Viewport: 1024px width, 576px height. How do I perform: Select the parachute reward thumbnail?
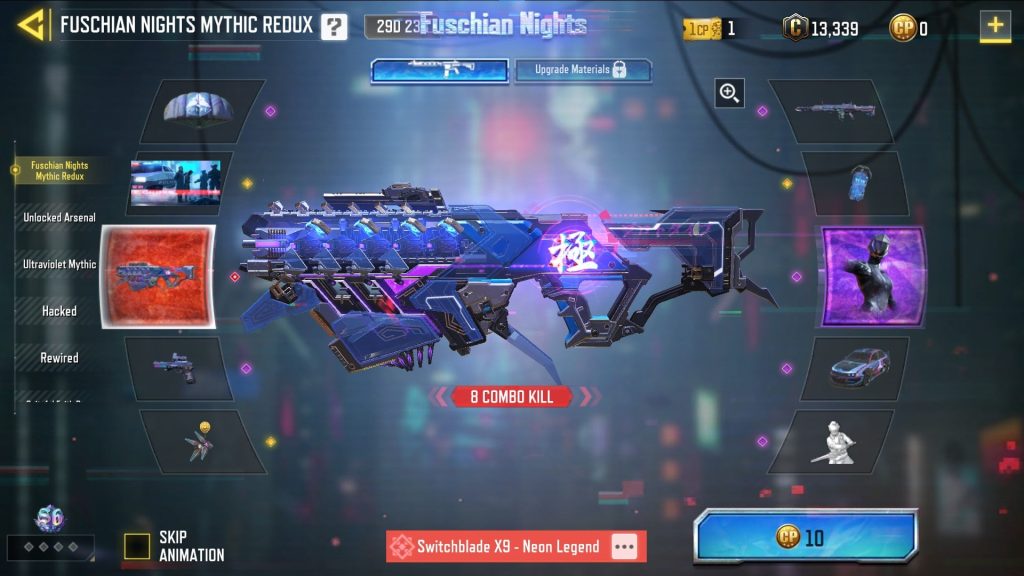click(x=201, y=110)
